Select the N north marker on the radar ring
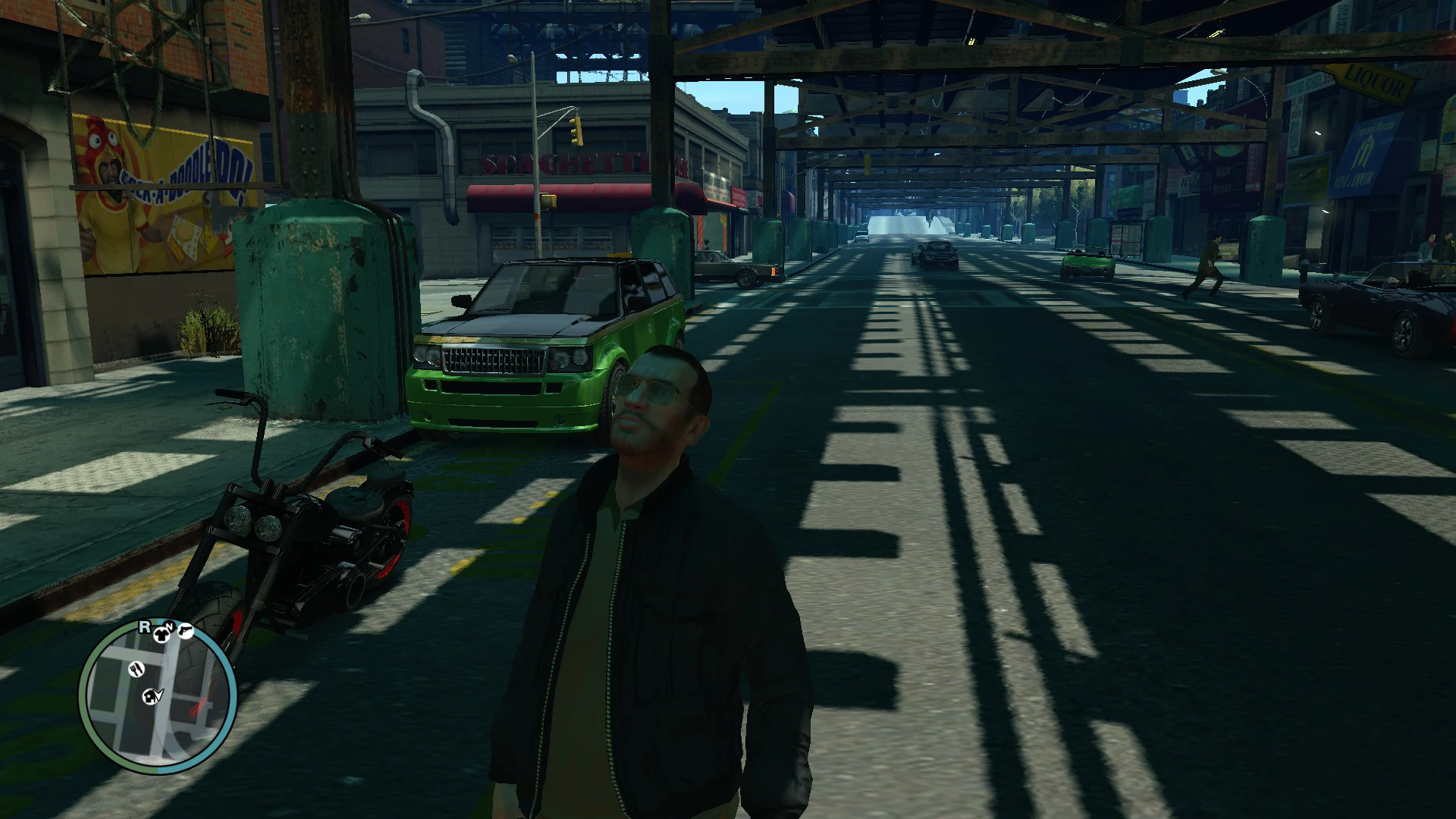This screenshot has width=1456, height=819. [x=171, y=626]
